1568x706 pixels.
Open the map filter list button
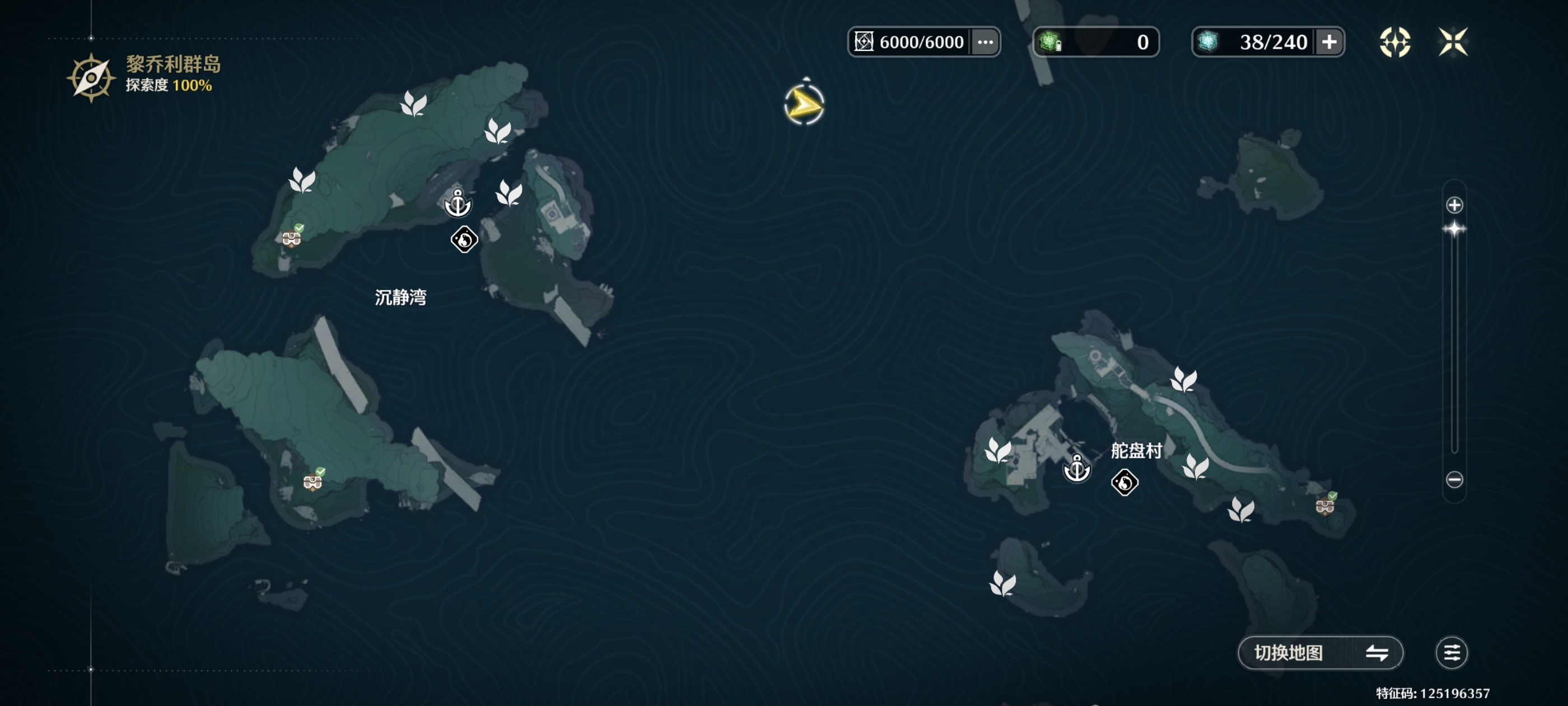(x=1451, y=653)
